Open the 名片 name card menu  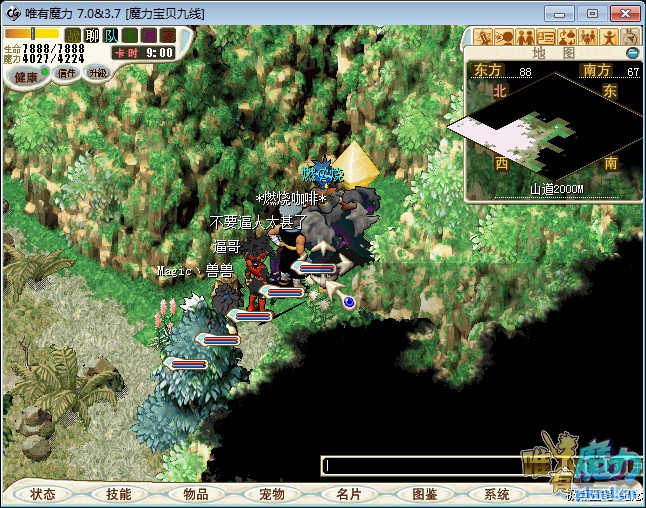[348, 494]
